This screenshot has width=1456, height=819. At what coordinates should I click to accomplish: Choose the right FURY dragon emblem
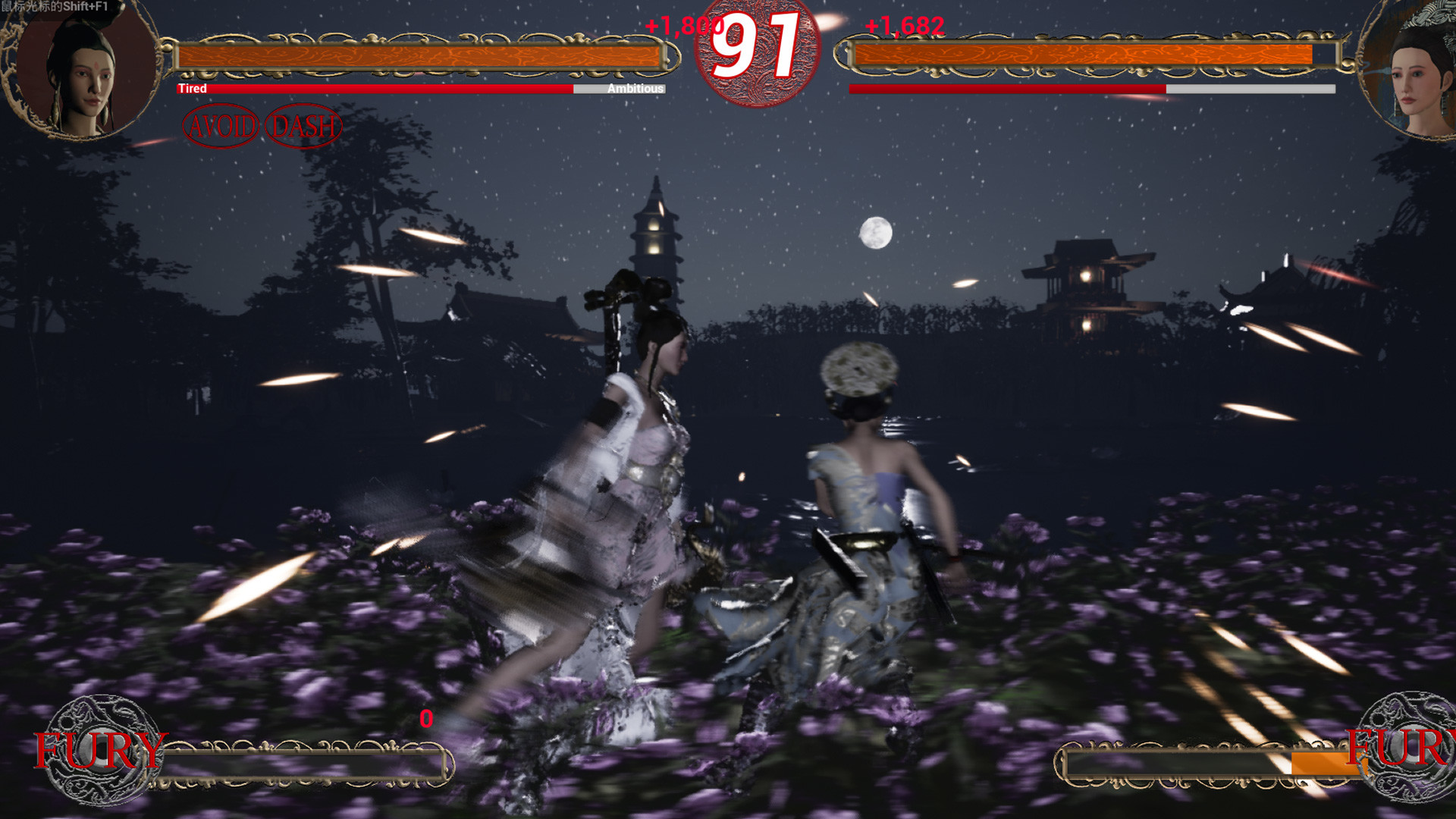(1408, 747)
